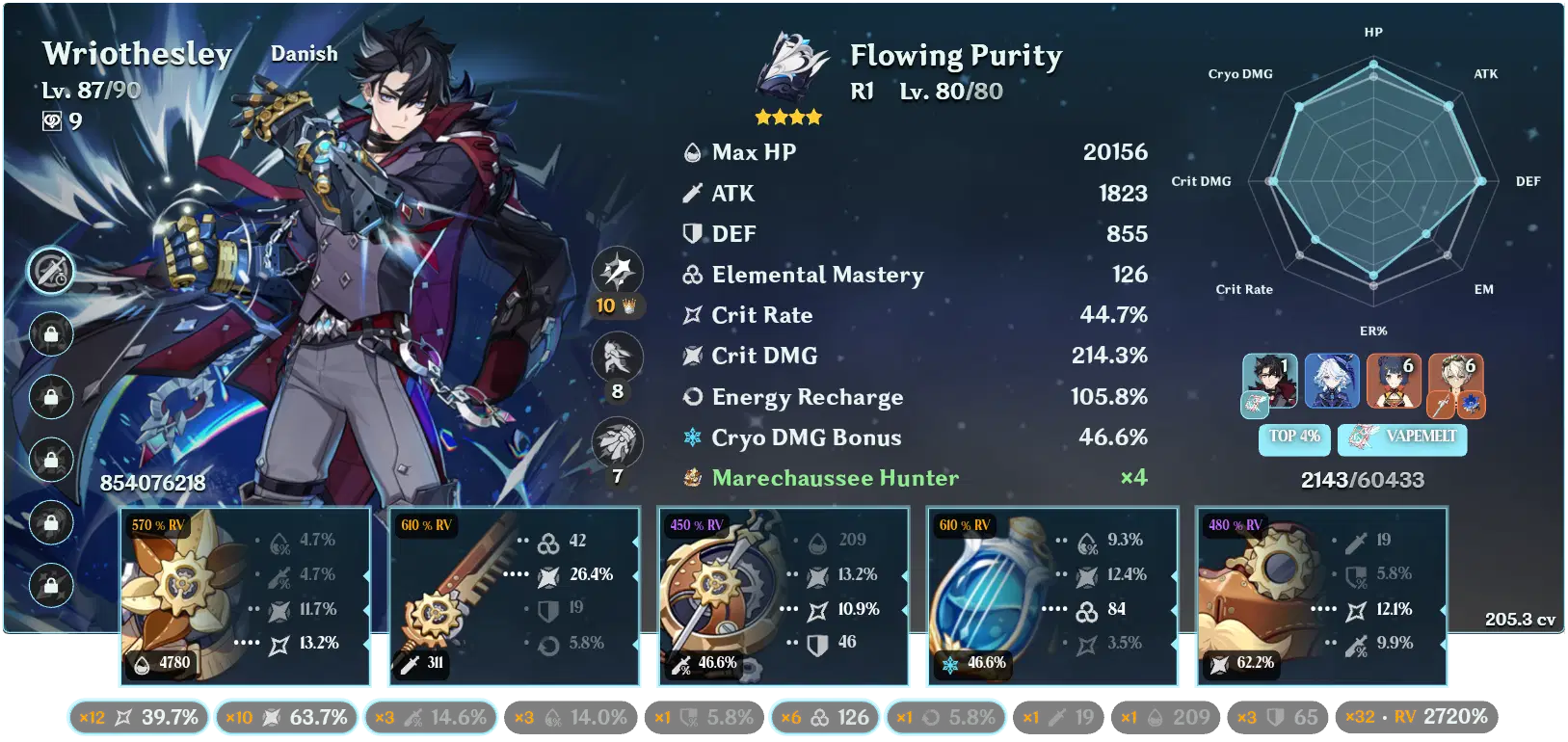
Task: Select the level 8 Elemental Skill talent icon
Action: 617,357
